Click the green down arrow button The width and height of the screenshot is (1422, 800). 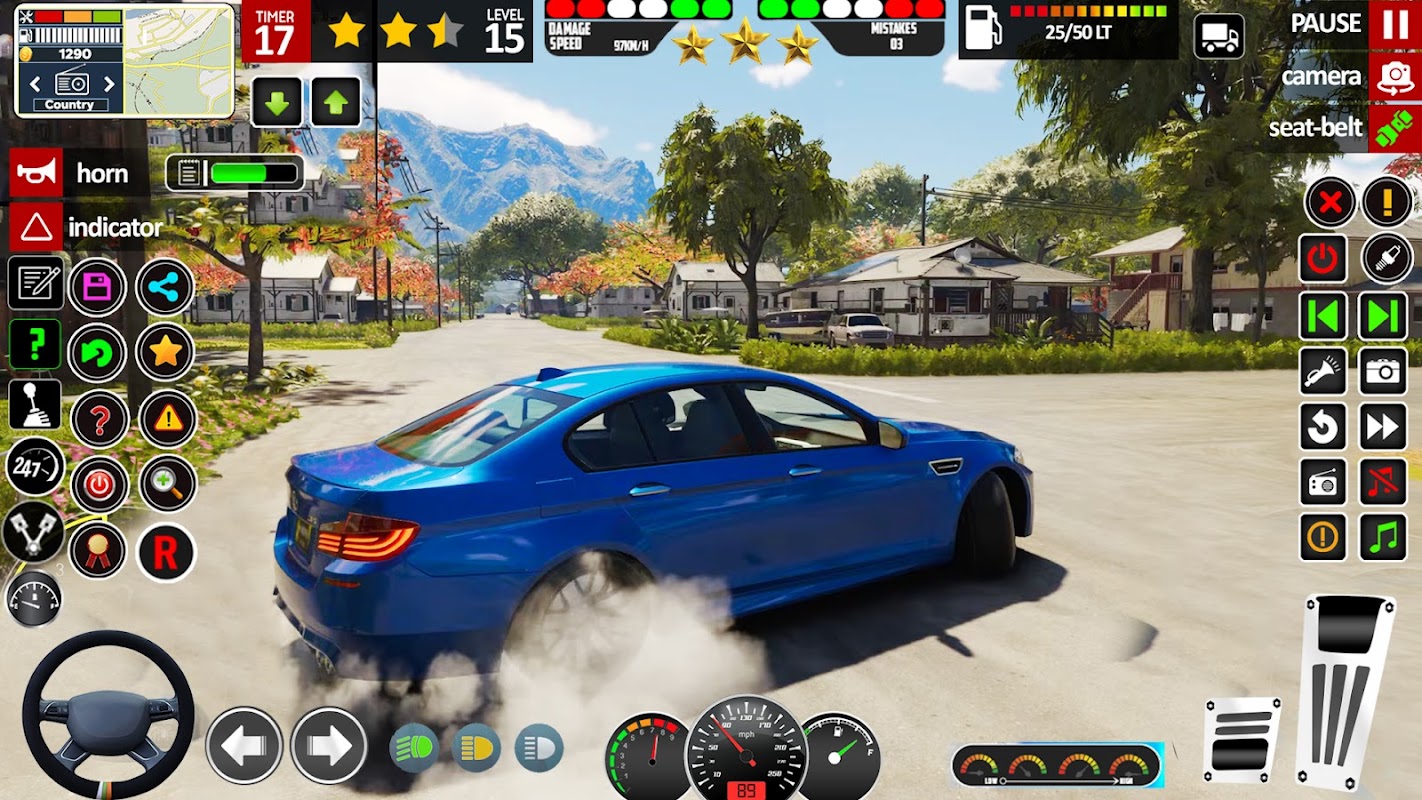point(276,102)
